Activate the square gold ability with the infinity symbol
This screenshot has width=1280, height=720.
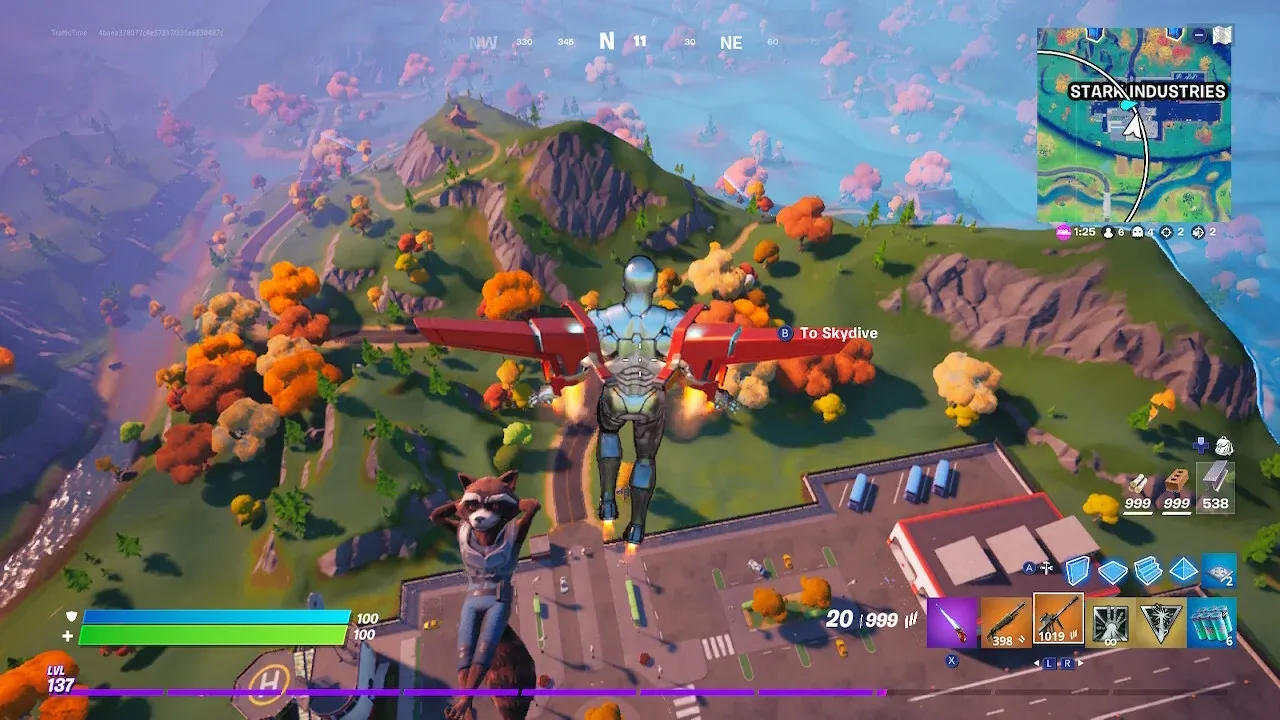pyautogui.click(x=1110, y=622)
